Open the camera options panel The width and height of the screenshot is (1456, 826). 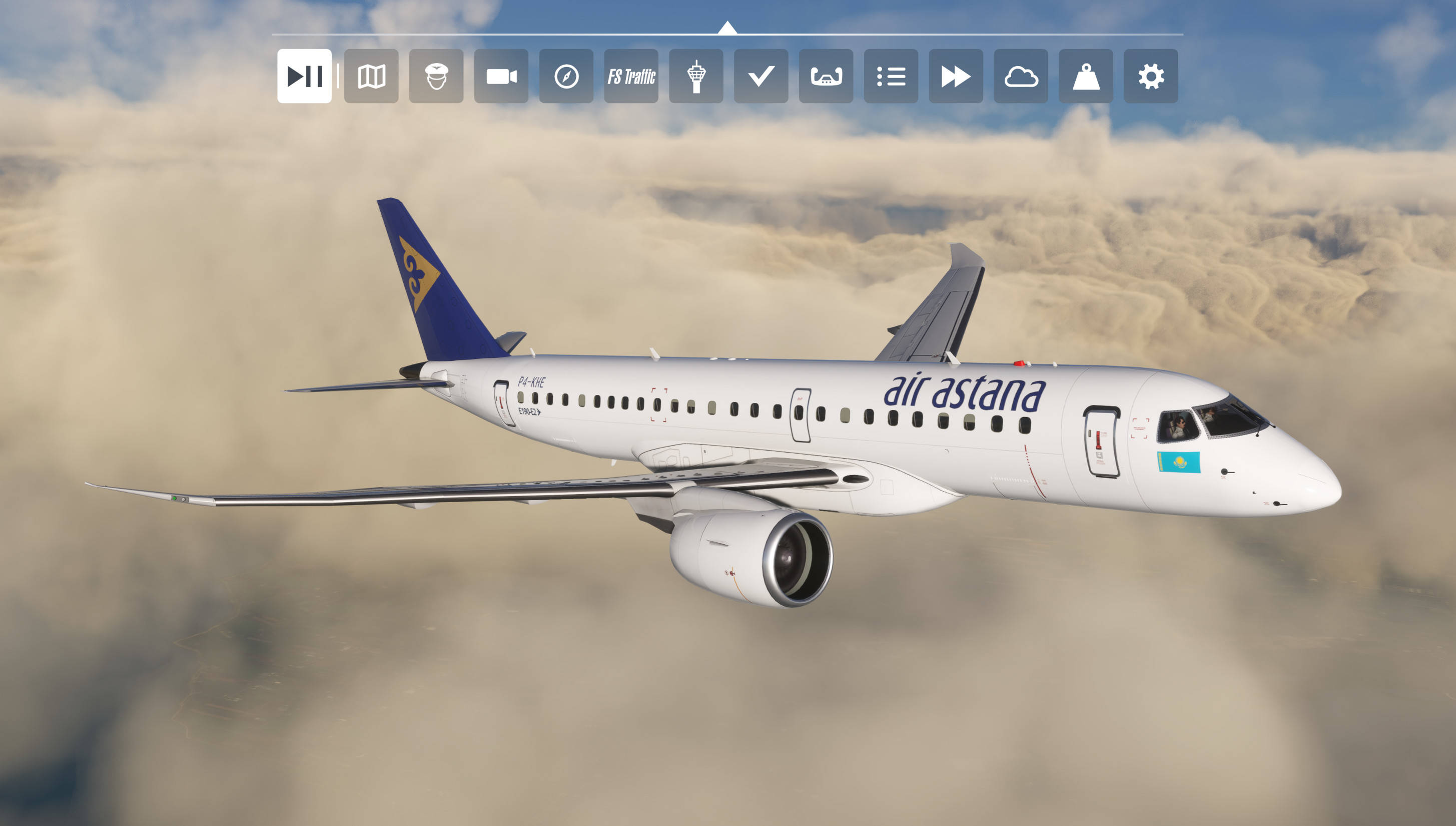coord(501,77)
